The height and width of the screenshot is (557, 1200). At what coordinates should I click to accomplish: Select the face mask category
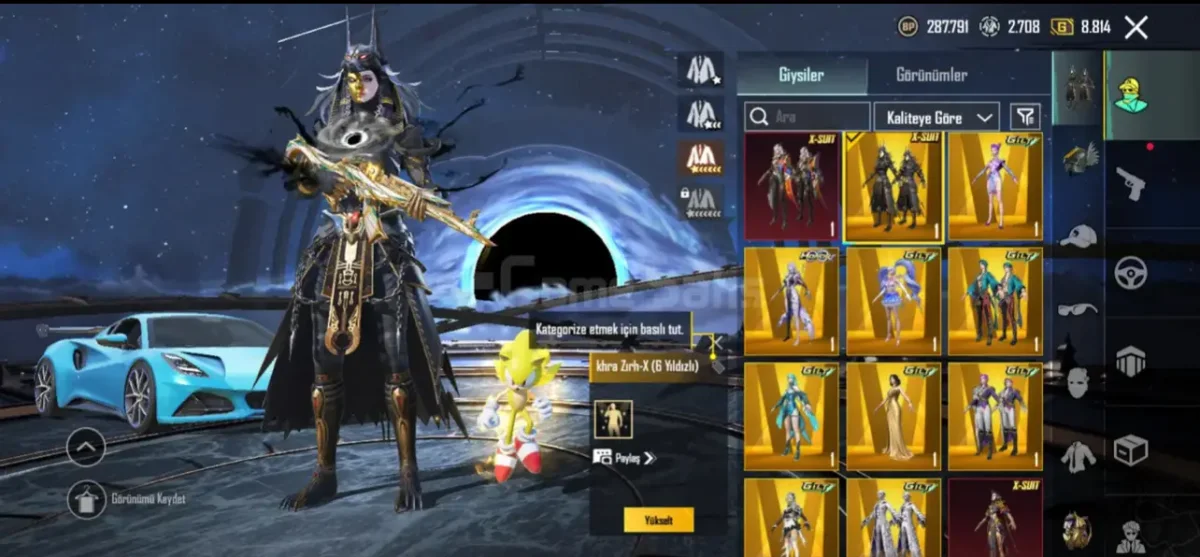click(x=1078, y=381)
